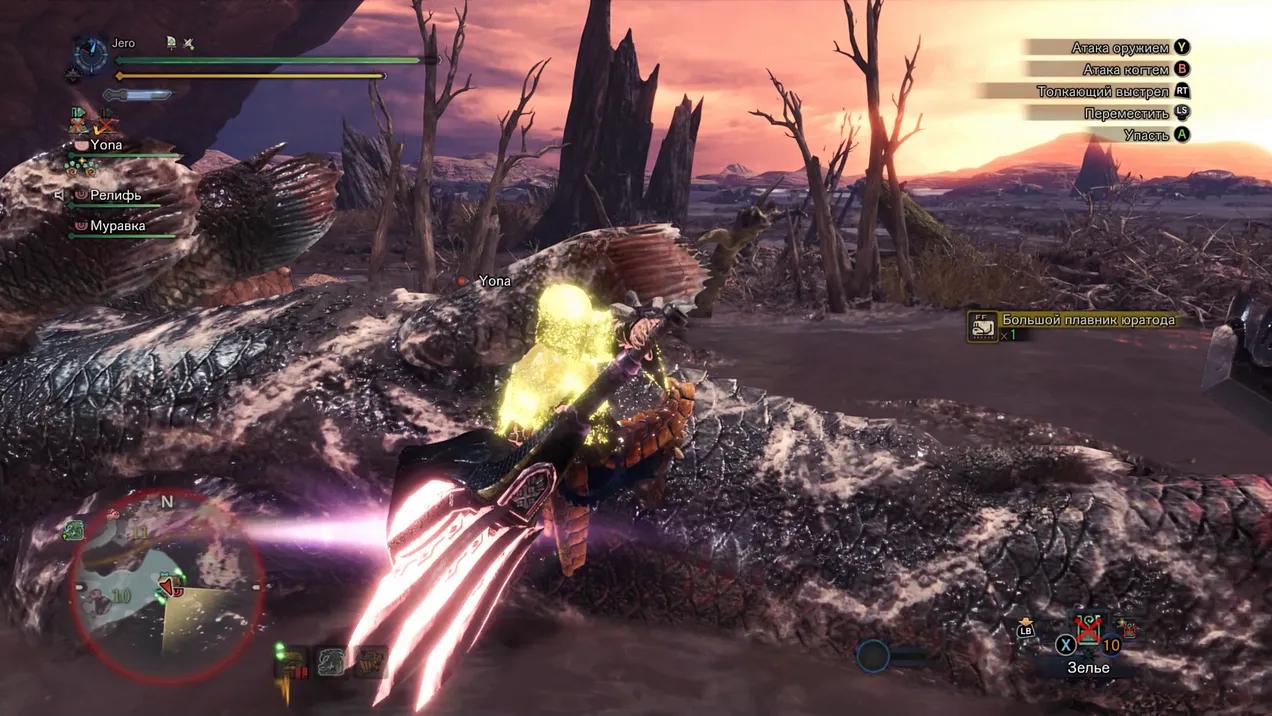
Task: Click the small item right of the potion
Action: (x=1131, y=629)
